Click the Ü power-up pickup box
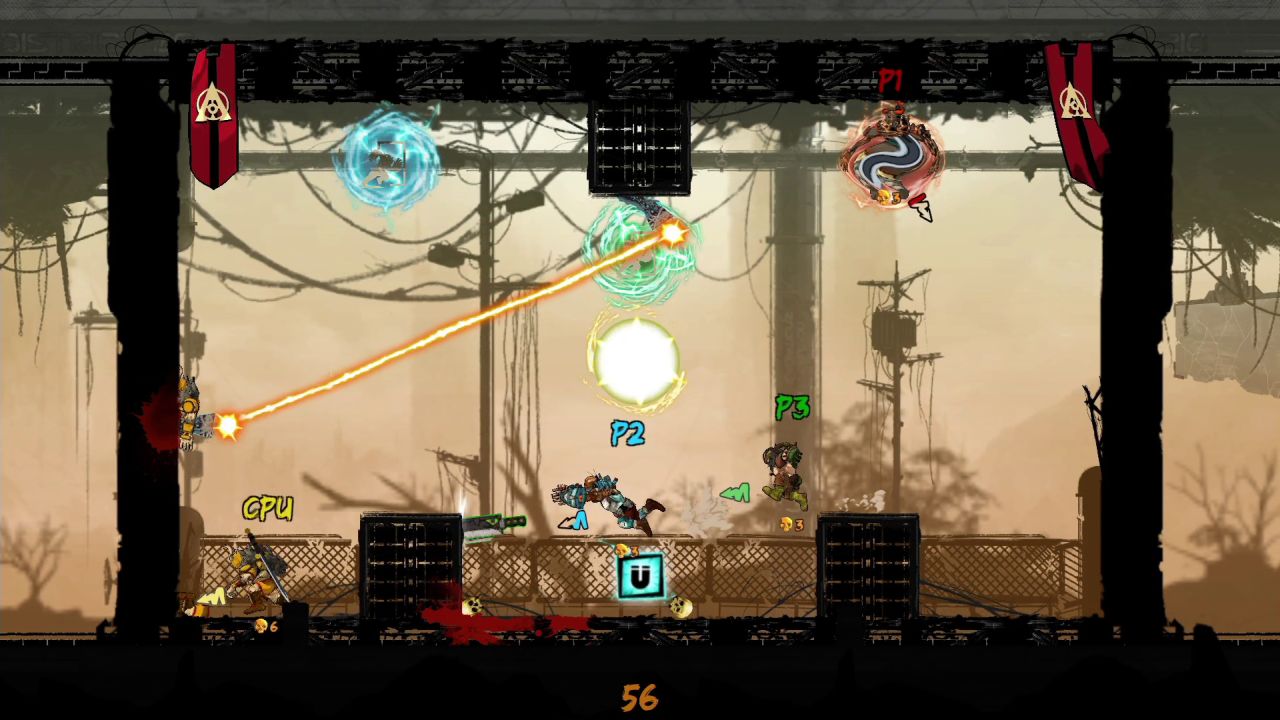 pos(639,574)
